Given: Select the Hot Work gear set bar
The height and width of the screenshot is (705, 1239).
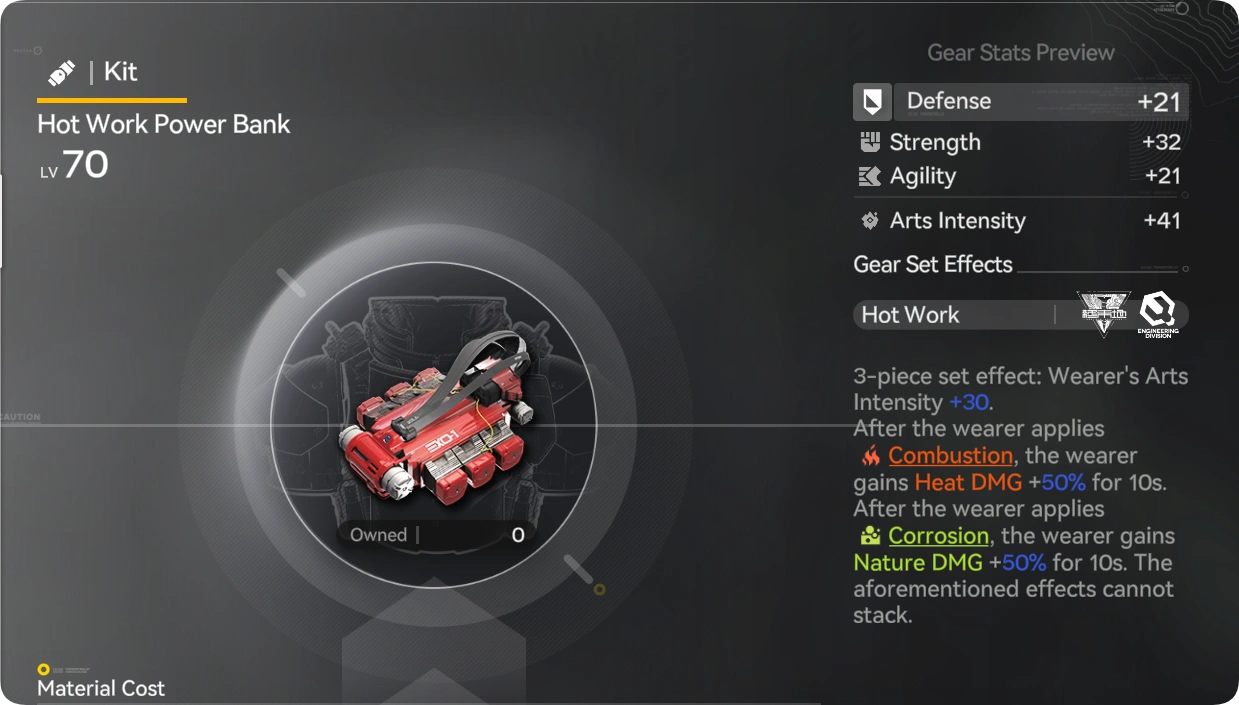Looking at the screenshot, I should tap(1020, 315).
